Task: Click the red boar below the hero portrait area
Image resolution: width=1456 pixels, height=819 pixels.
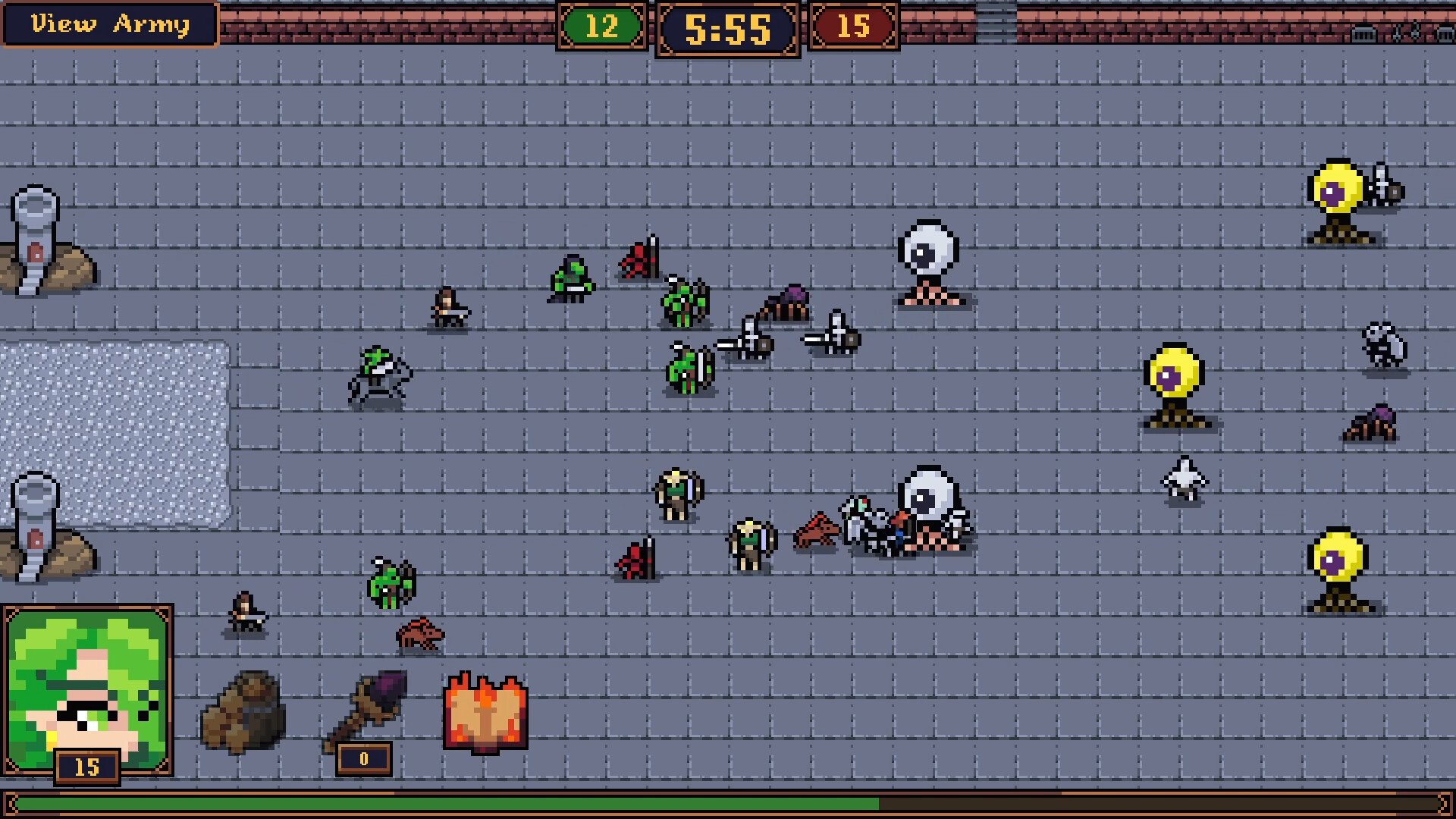Action: coord(421,637)
